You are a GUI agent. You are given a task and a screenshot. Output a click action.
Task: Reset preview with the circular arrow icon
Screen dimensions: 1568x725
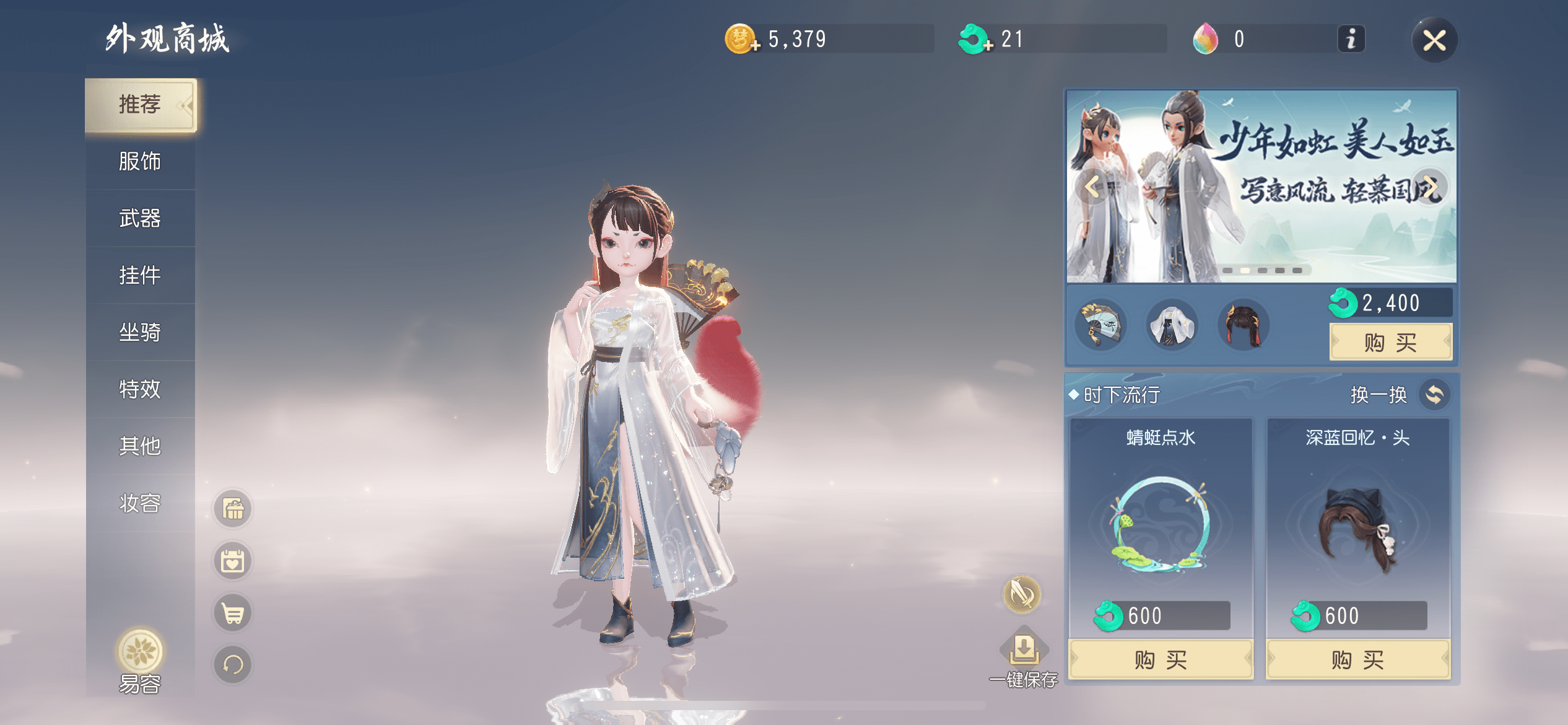click(233, 665)
